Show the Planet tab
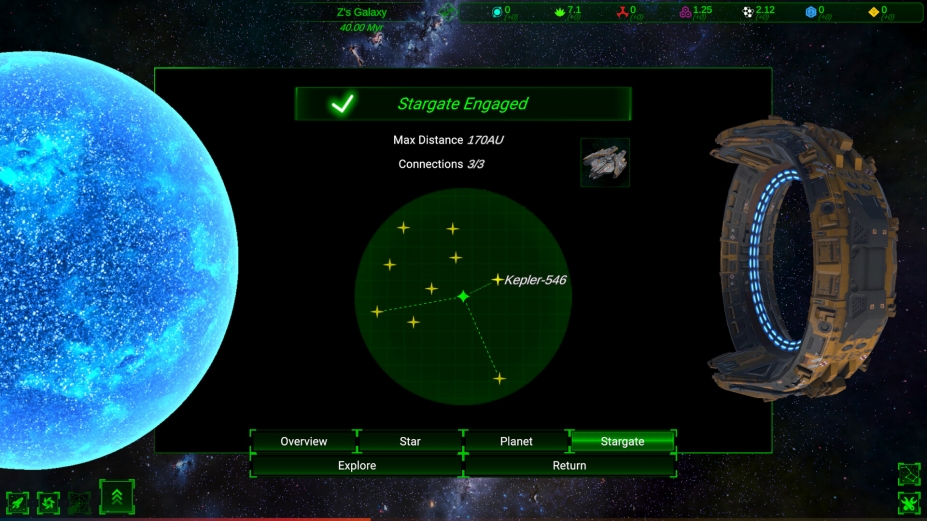This screenshot has width=927, height=521. (516, 441)
